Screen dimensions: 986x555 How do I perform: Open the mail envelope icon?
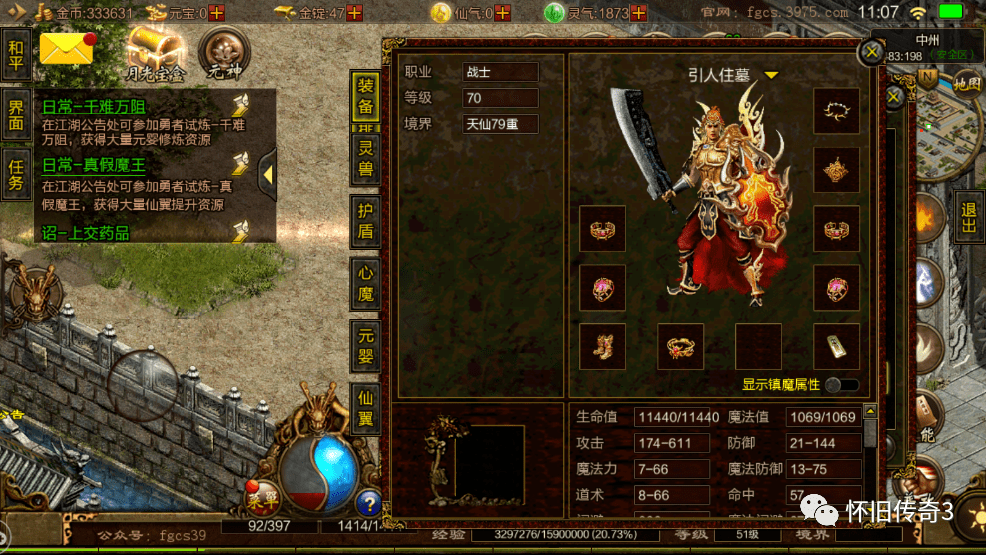66,50
